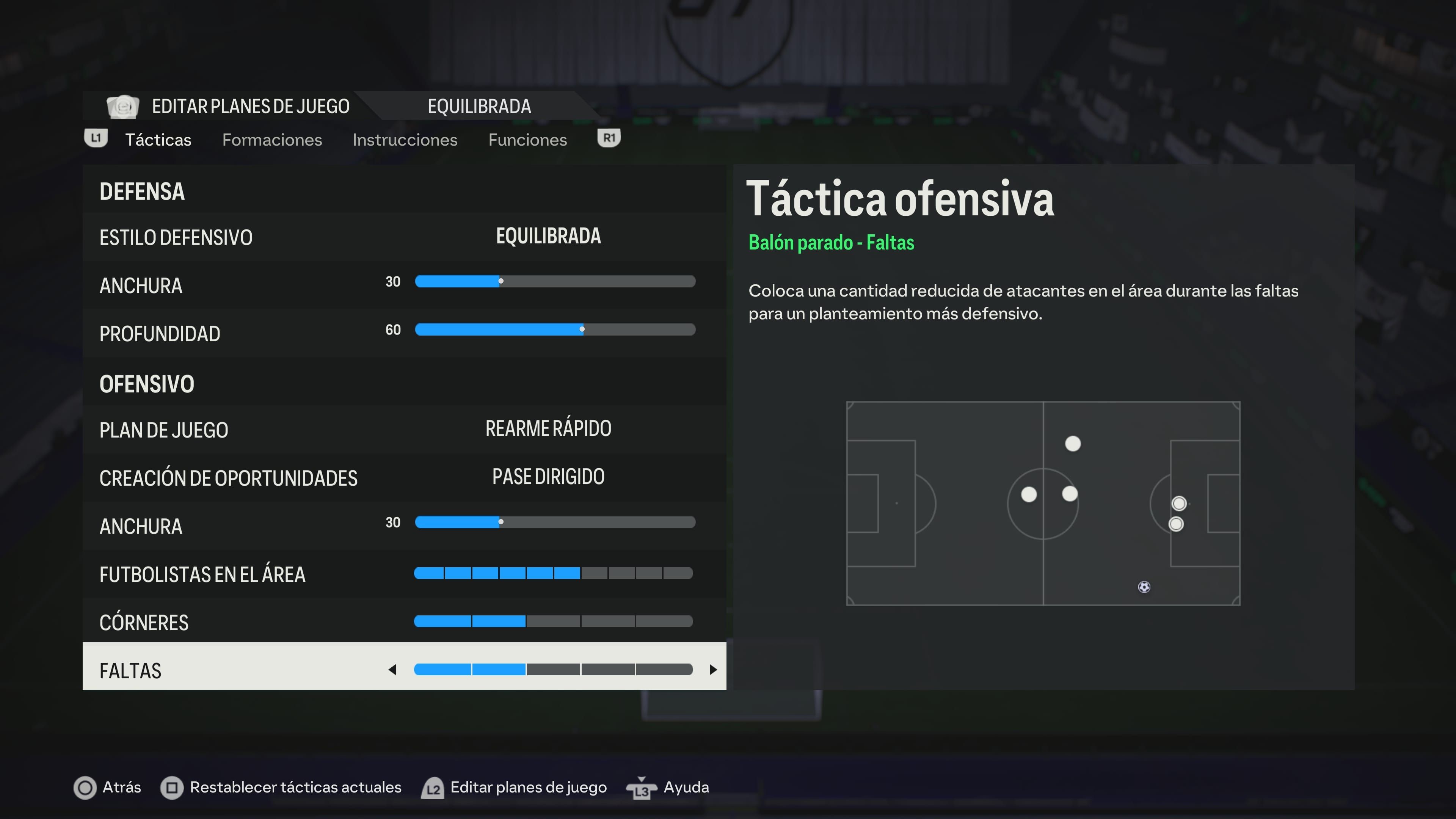
Task: Click the Funciones menu option
Action: click(x=527, y=139)
